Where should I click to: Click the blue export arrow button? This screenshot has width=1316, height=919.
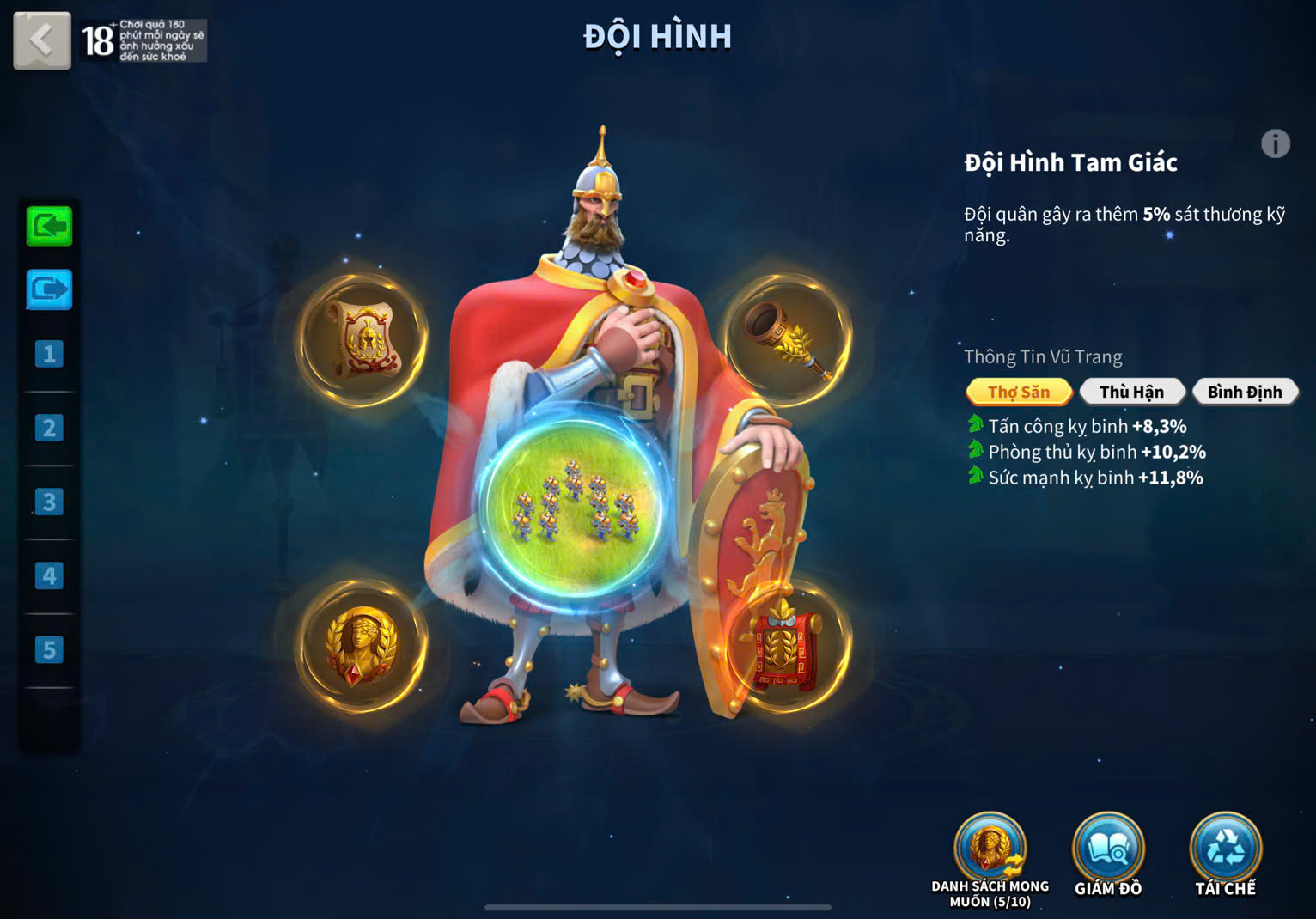point(49,289)
